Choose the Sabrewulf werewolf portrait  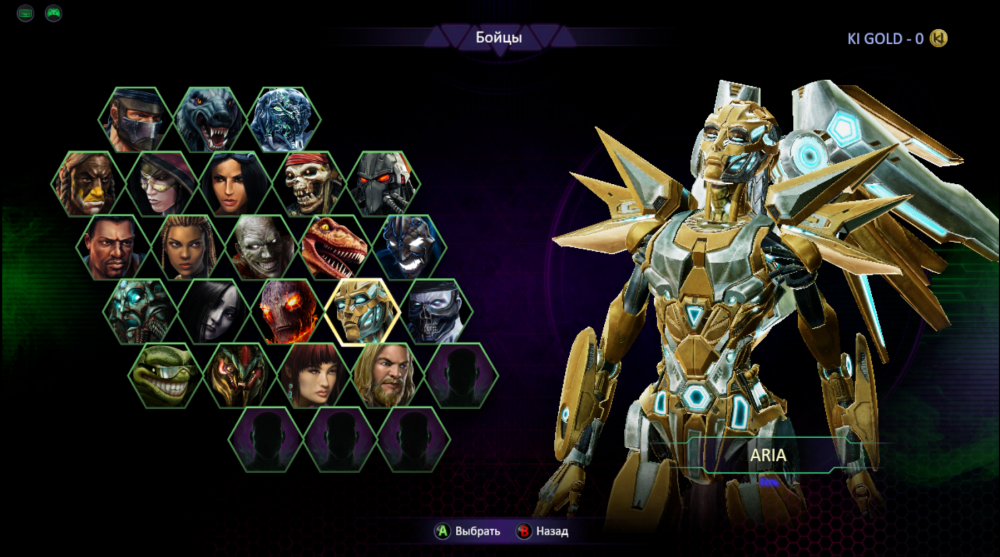[x=211, y=120]
